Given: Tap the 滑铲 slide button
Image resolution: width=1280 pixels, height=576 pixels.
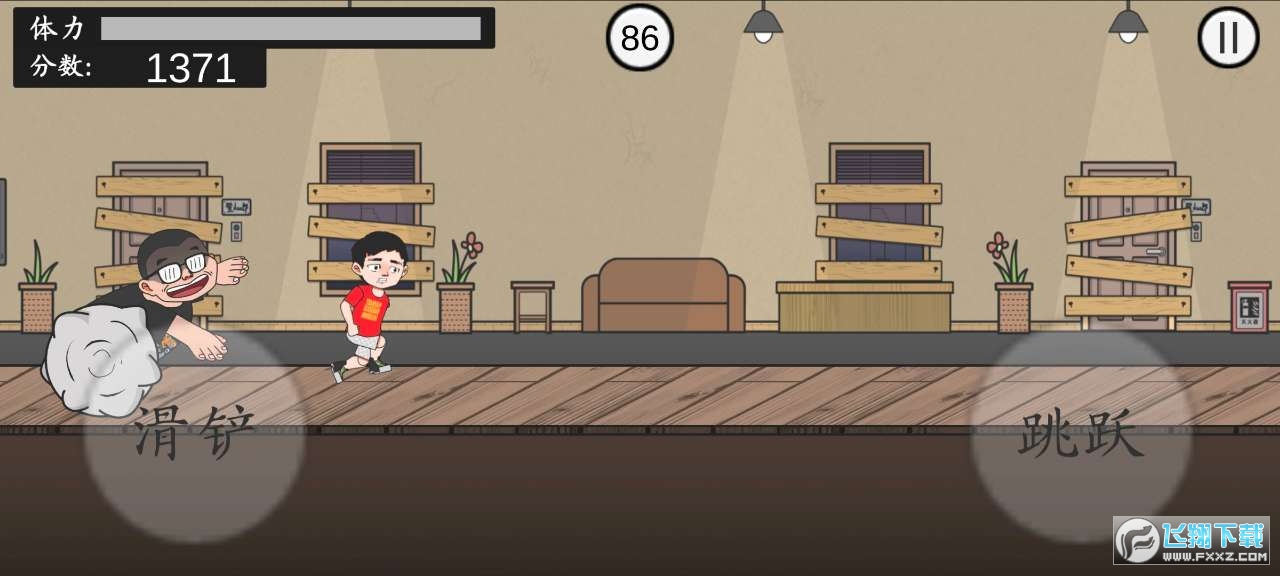Looking at the screenshot, I should tap(194, 434).
